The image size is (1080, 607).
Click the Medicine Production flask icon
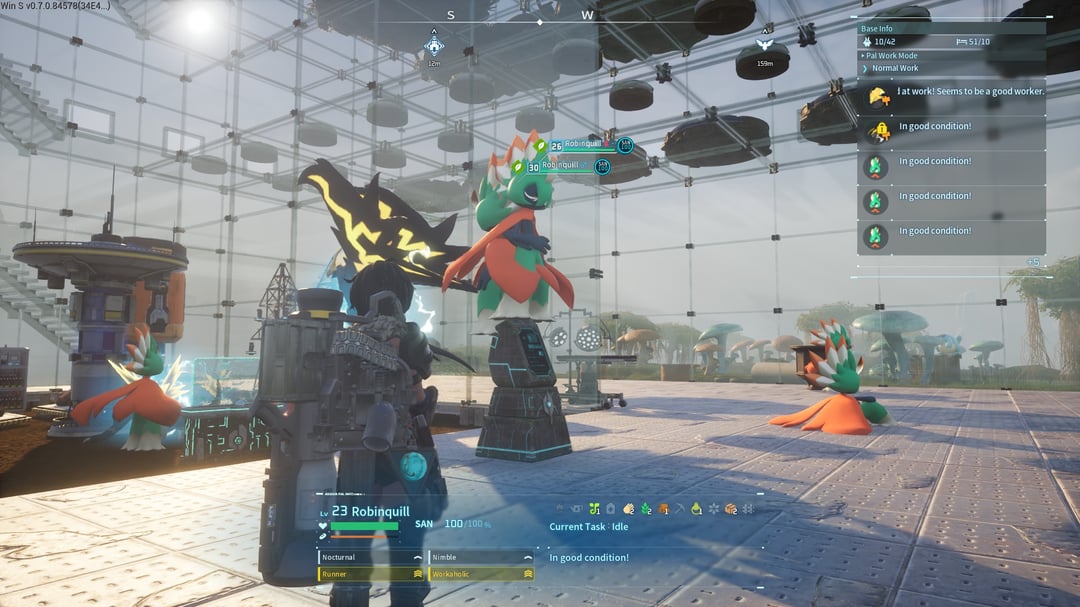click(x=696, y=509)
